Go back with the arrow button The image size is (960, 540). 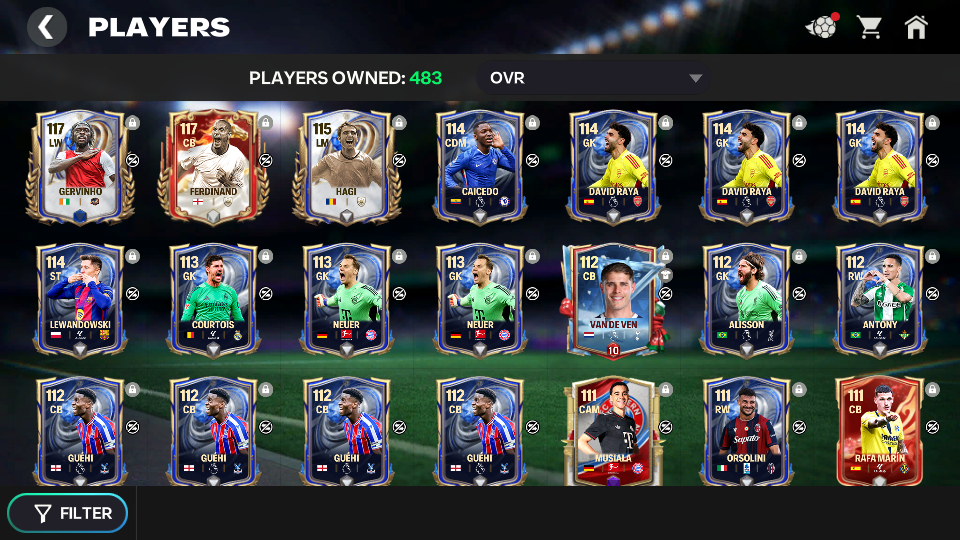coord(46,27)
